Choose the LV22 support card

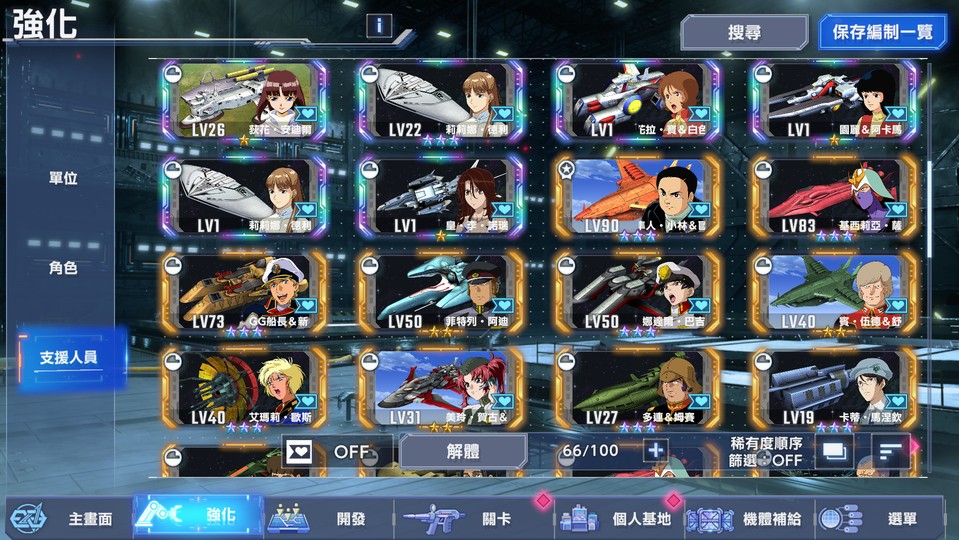pyautogui.click(x=441, y=102)
